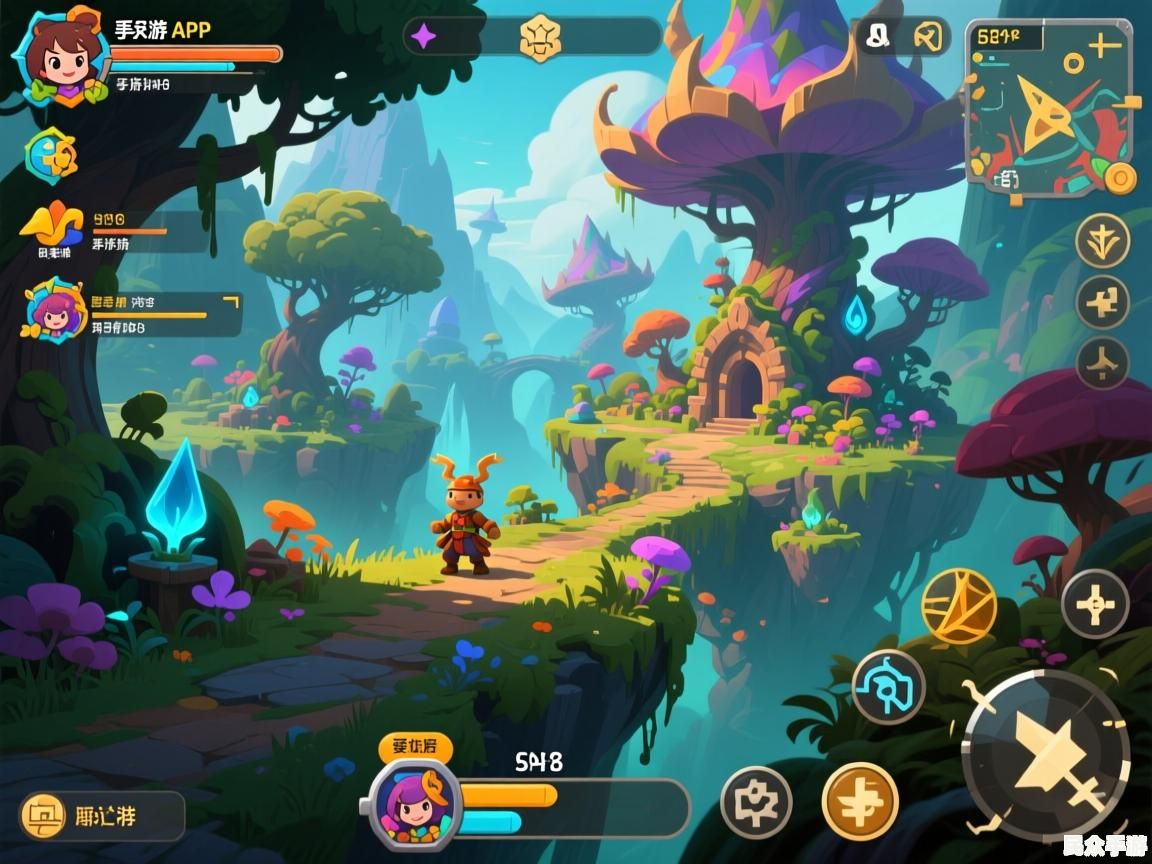
Task: Open the golden hexagon emblem at top center
Action: 541,38
